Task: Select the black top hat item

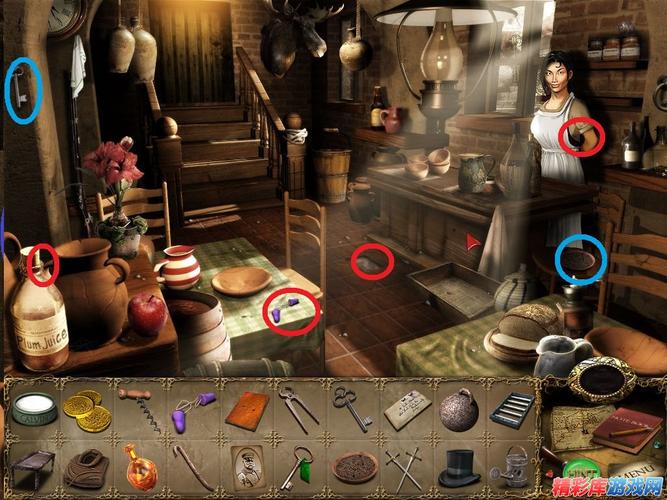Action: click(x=459, y=466)
